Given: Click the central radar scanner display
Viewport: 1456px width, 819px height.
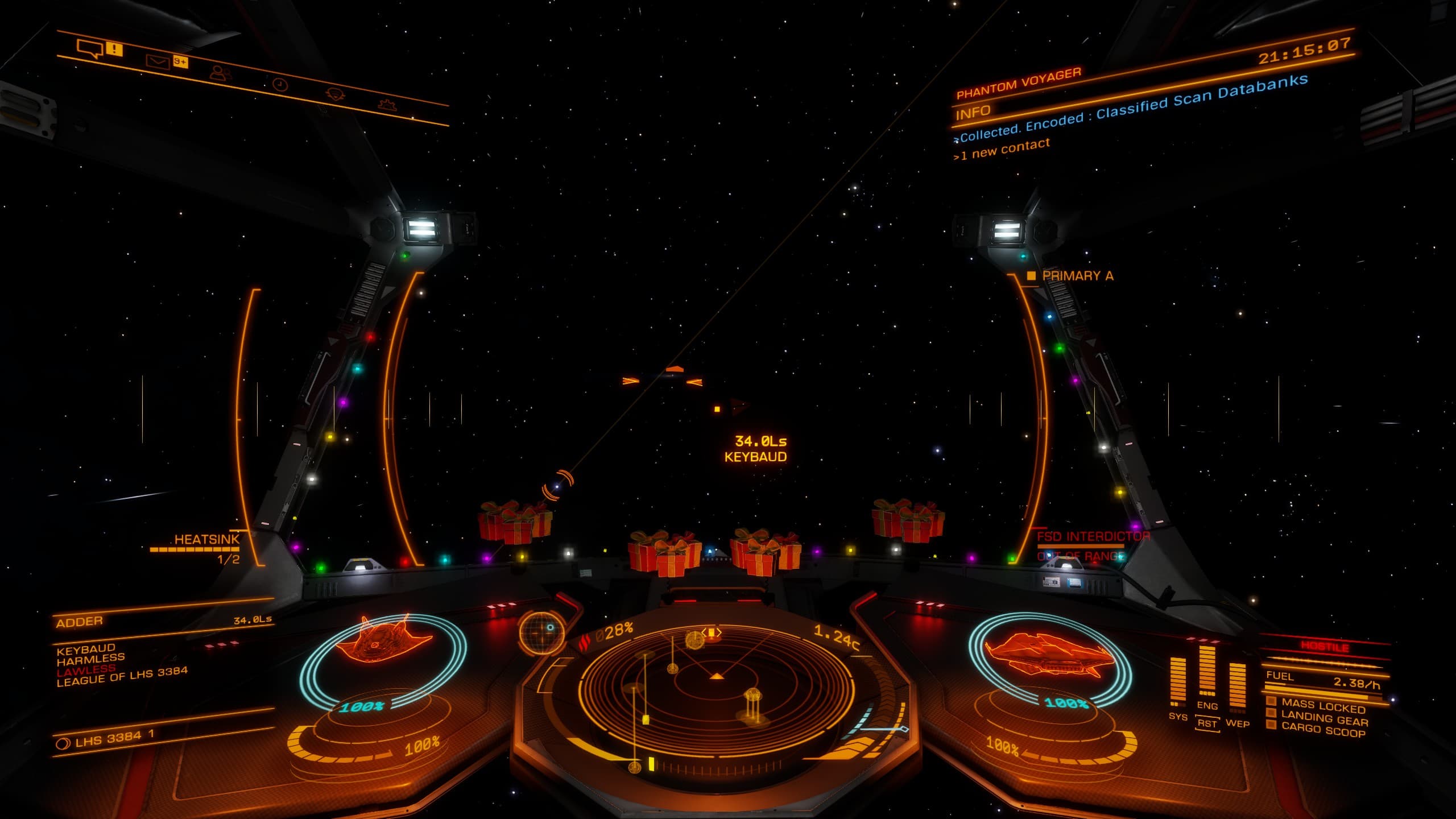Looking at the screenshot, I should [x=717, y=689].
